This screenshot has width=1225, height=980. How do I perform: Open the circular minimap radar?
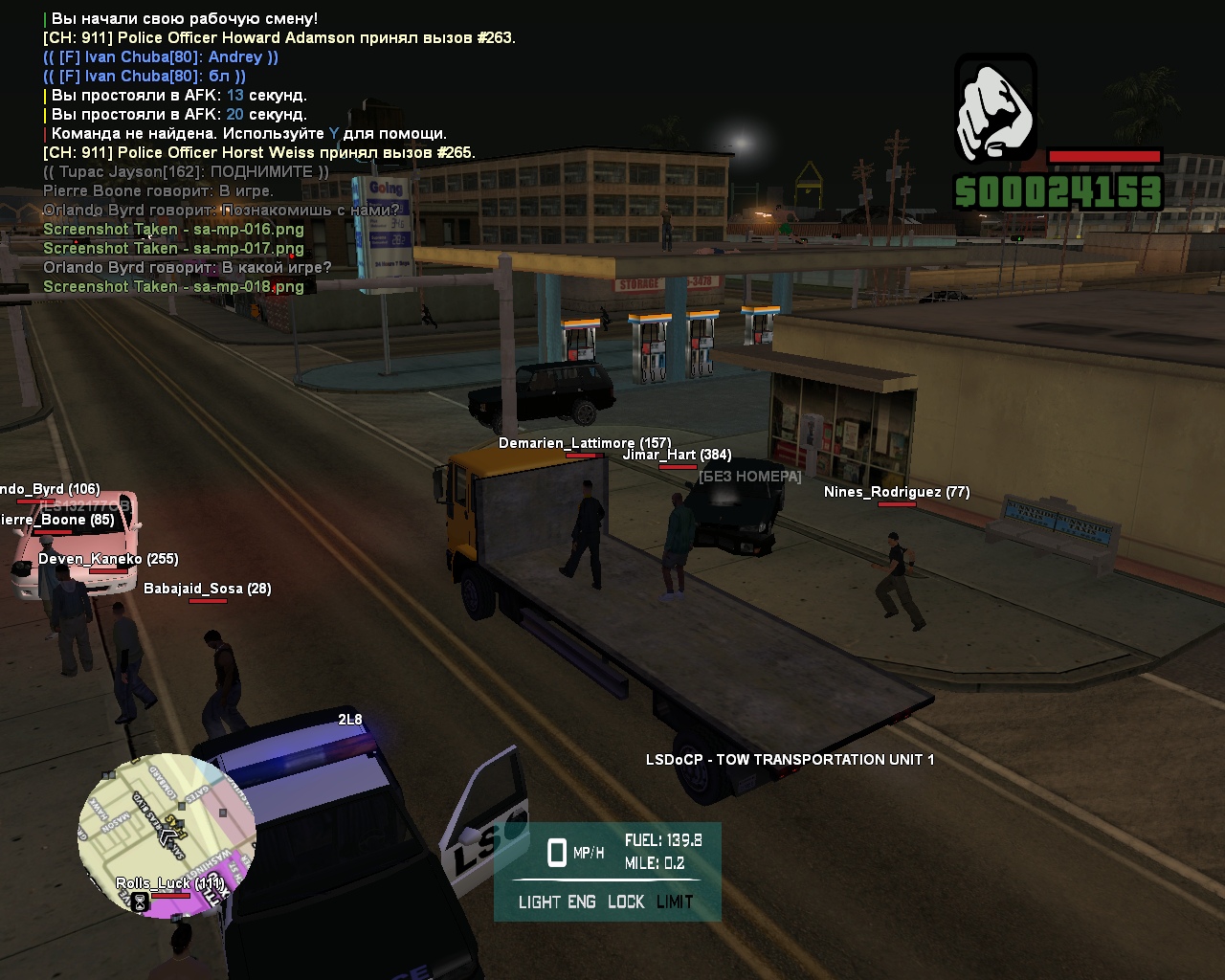[167, 835]
